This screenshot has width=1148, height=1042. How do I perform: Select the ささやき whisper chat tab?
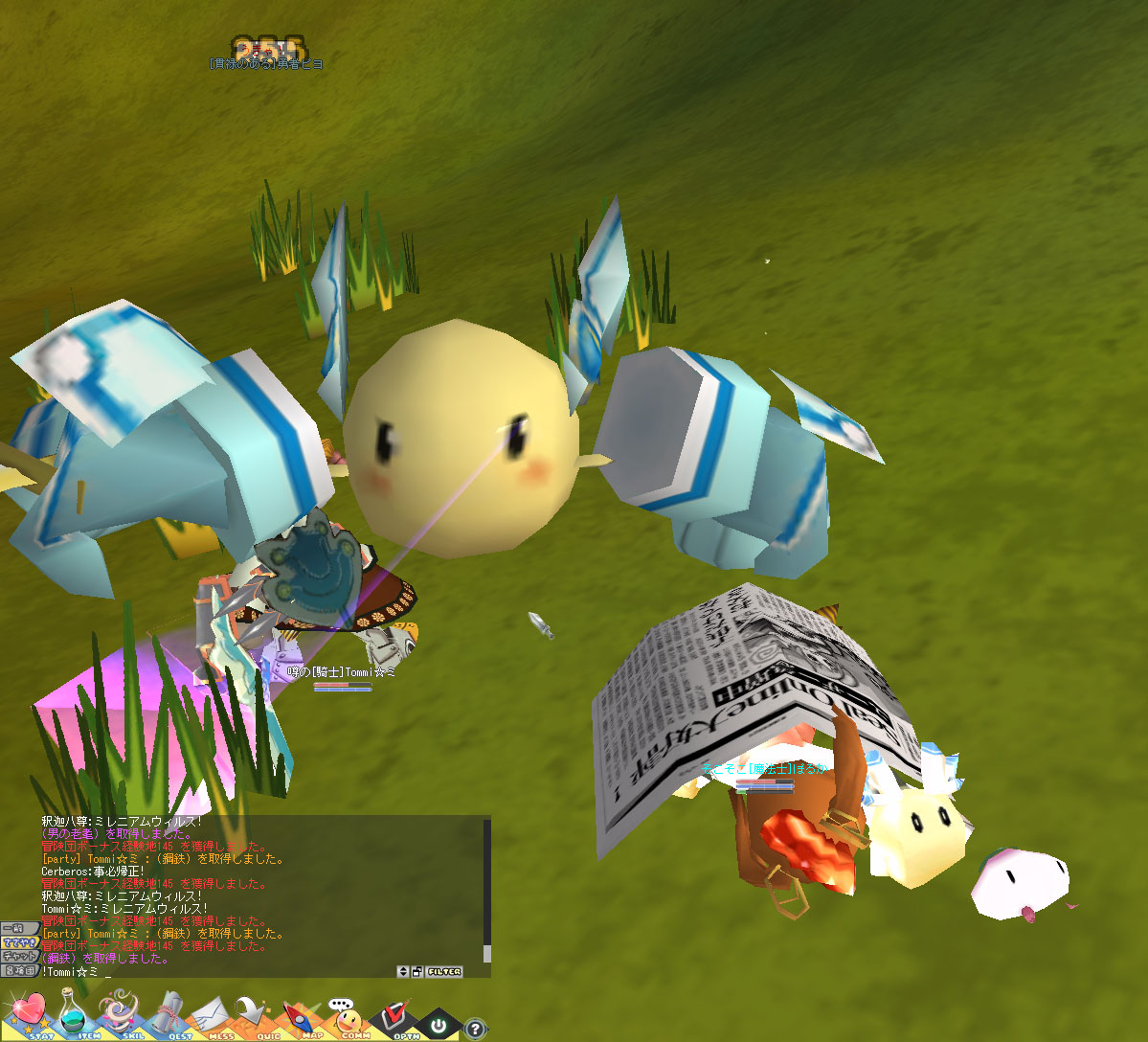click(18, 942)
